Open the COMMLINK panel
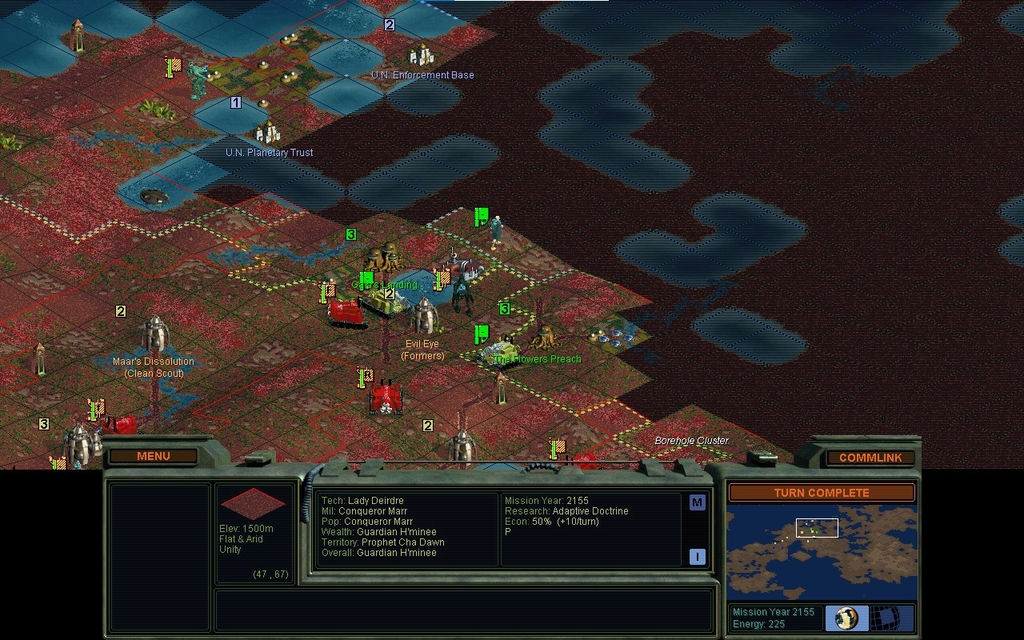Screen dimensions: 1024x640 coord(870,457)
